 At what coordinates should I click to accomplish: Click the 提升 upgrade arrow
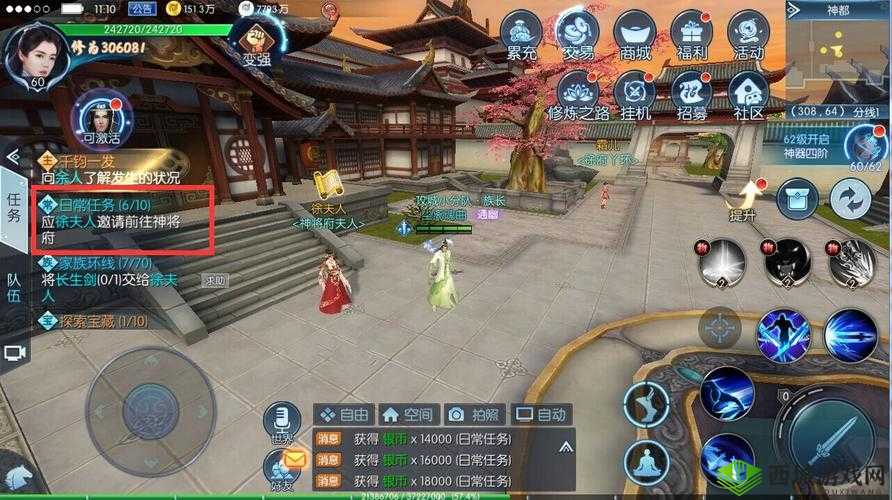pyautogui.click(x=742, y=200)
